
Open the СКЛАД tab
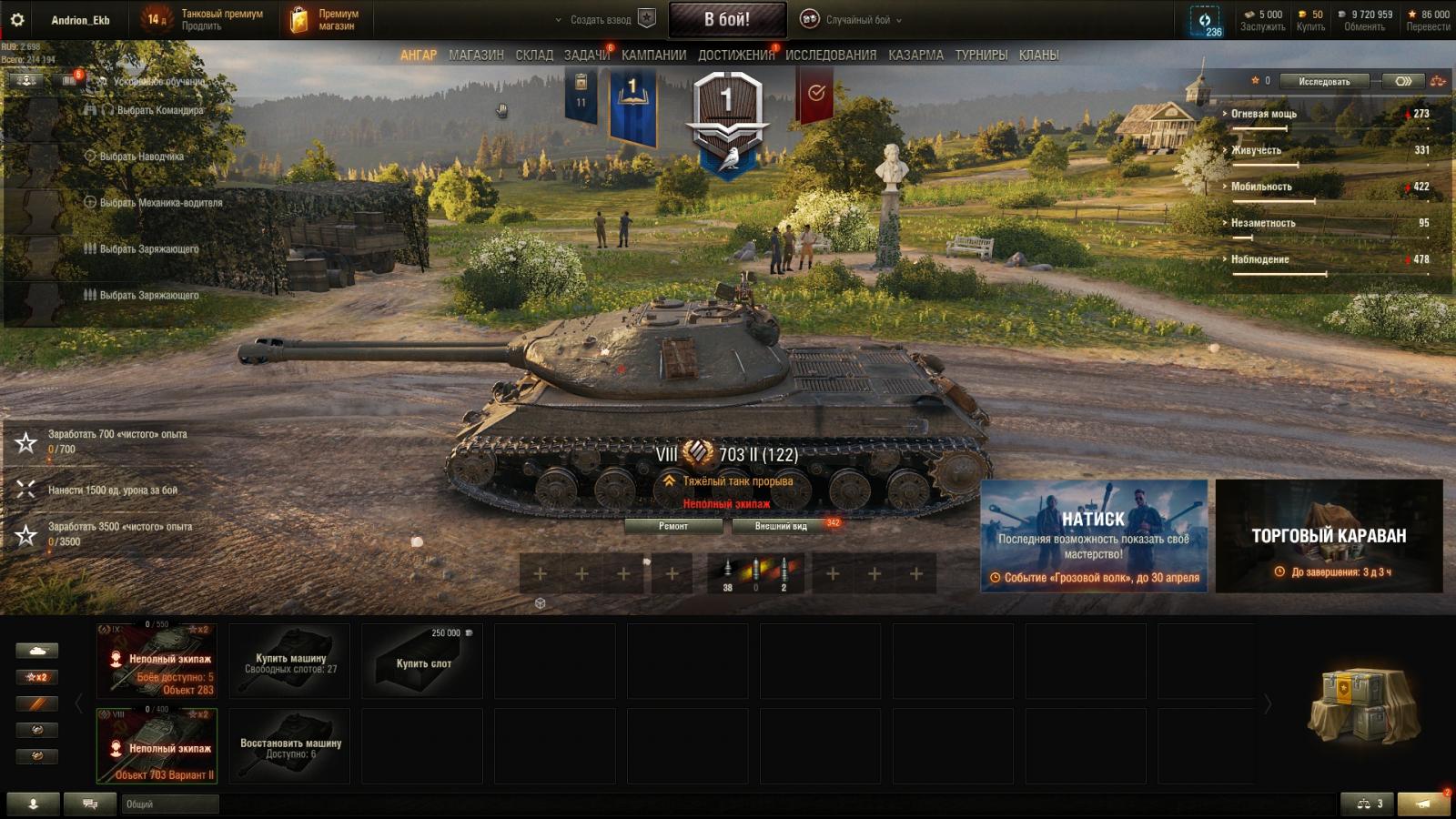pyautogui.click(x=534, y=56)
